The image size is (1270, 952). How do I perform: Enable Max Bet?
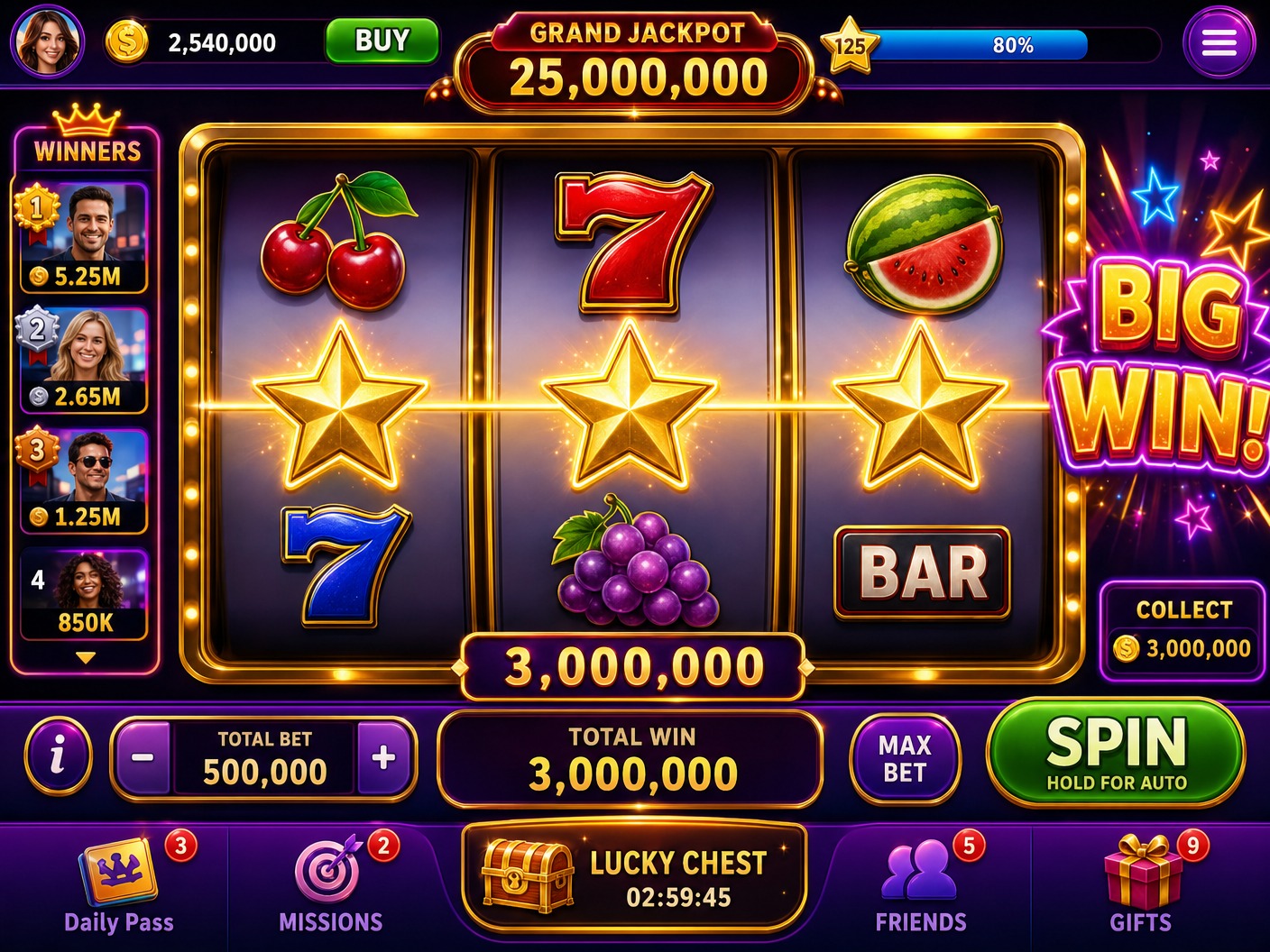[x=906, y=757]
